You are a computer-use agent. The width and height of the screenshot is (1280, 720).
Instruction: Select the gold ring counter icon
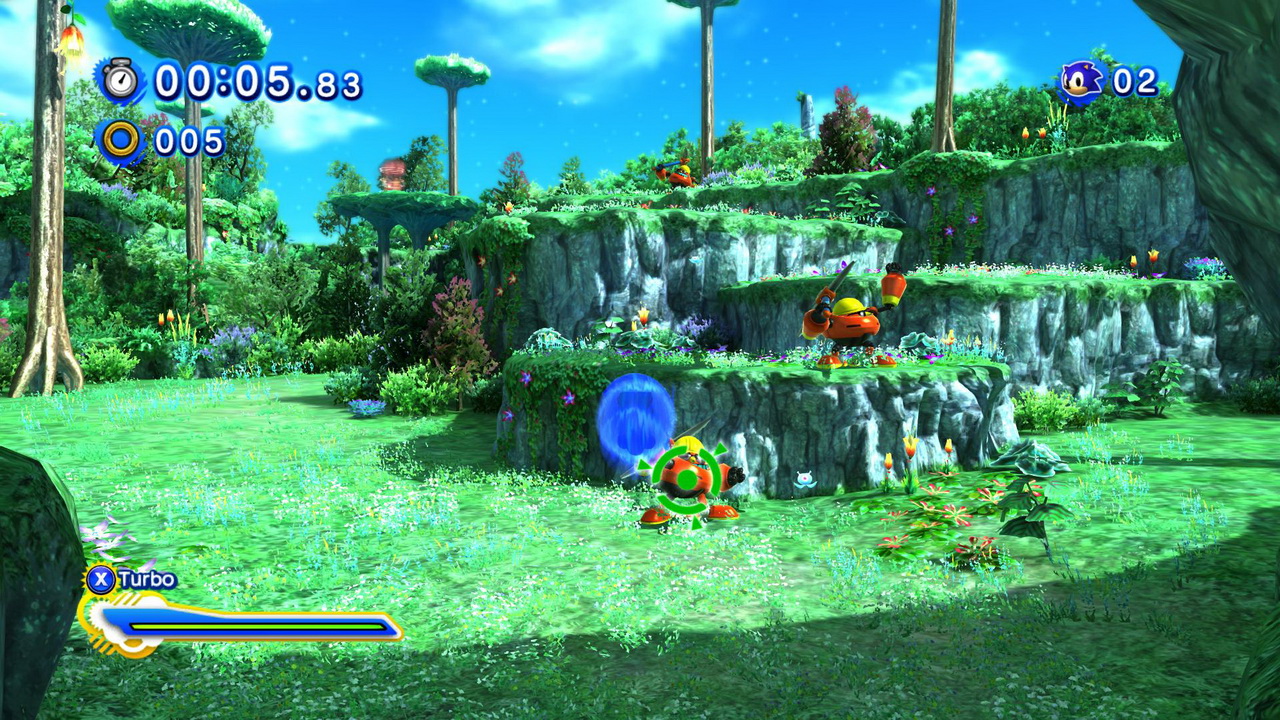click(121, 141)
